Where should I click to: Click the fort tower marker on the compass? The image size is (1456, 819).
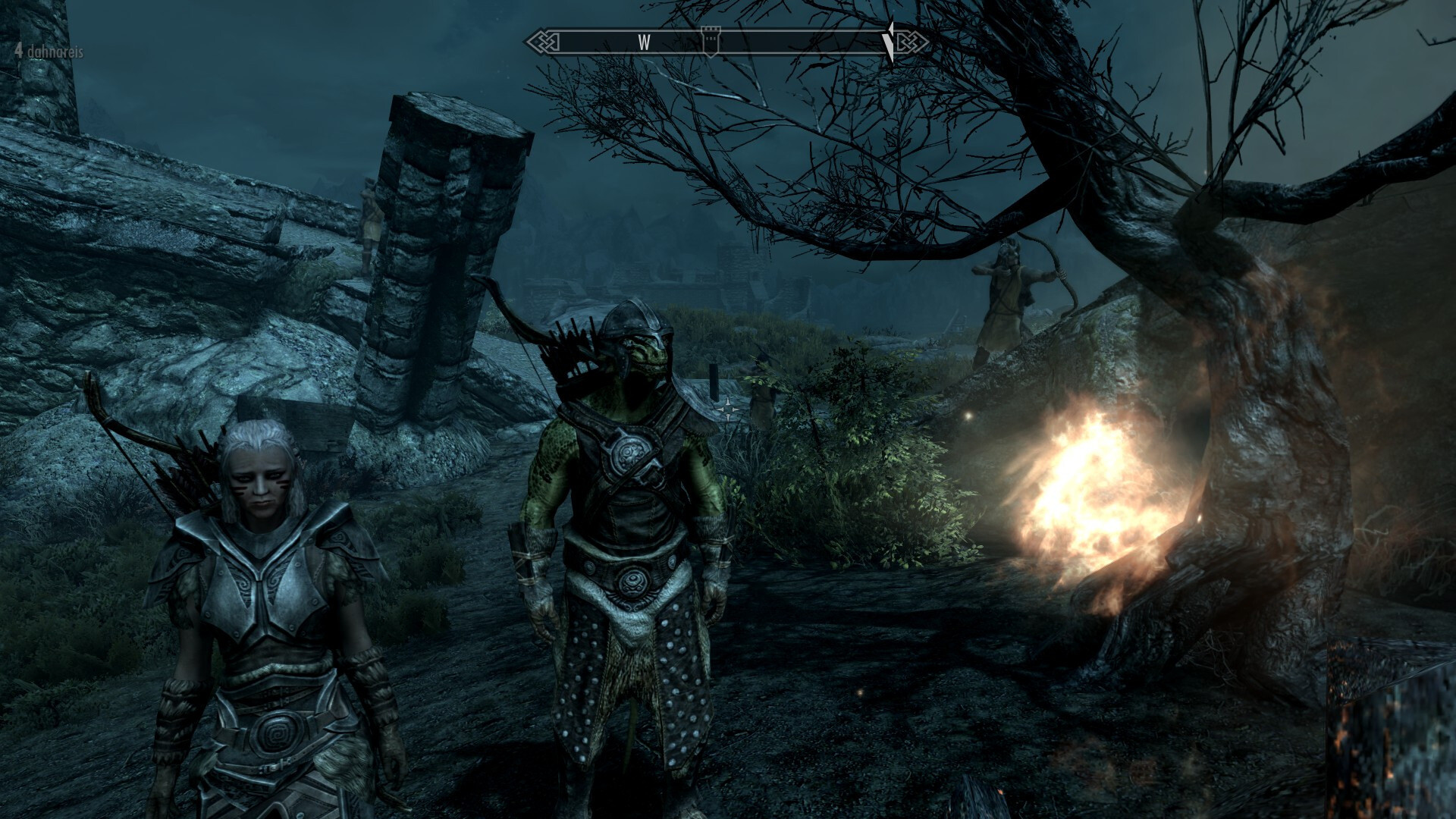pos(711,42)
